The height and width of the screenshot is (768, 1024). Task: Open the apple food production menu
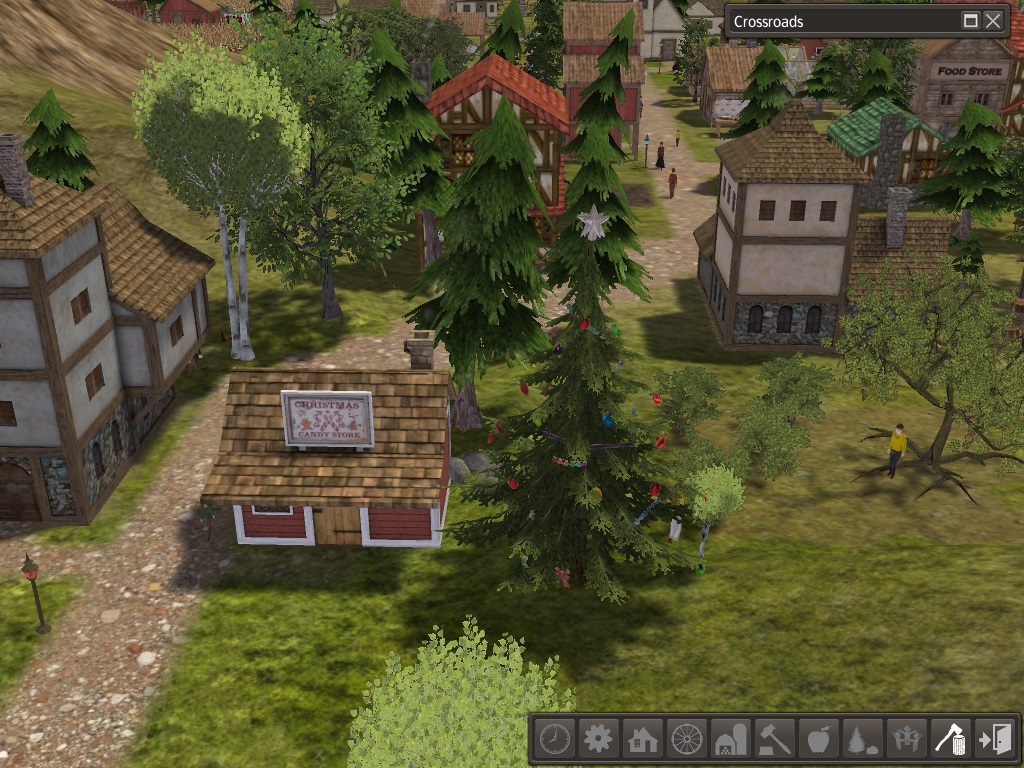(818, 740)
